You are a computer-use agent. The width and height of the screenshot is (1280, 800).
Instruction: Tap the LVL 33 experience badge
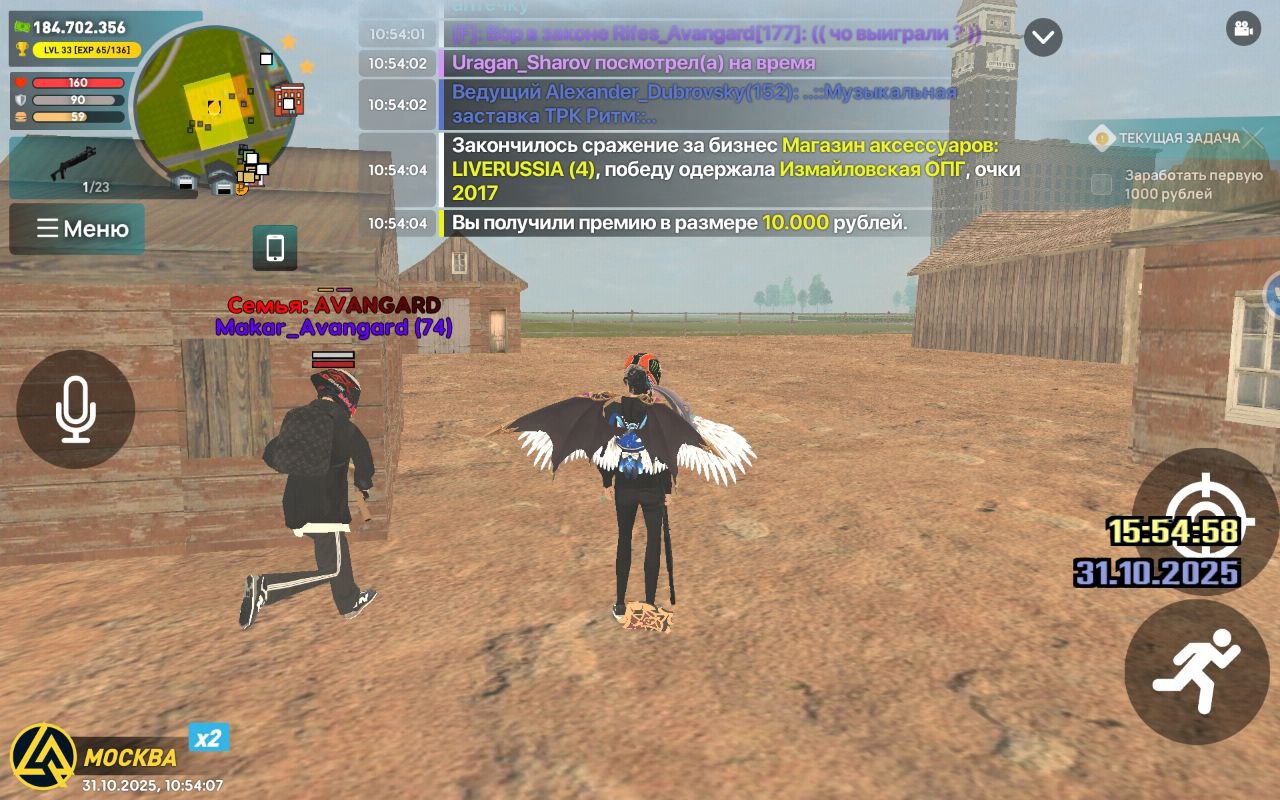coord(86,49)
